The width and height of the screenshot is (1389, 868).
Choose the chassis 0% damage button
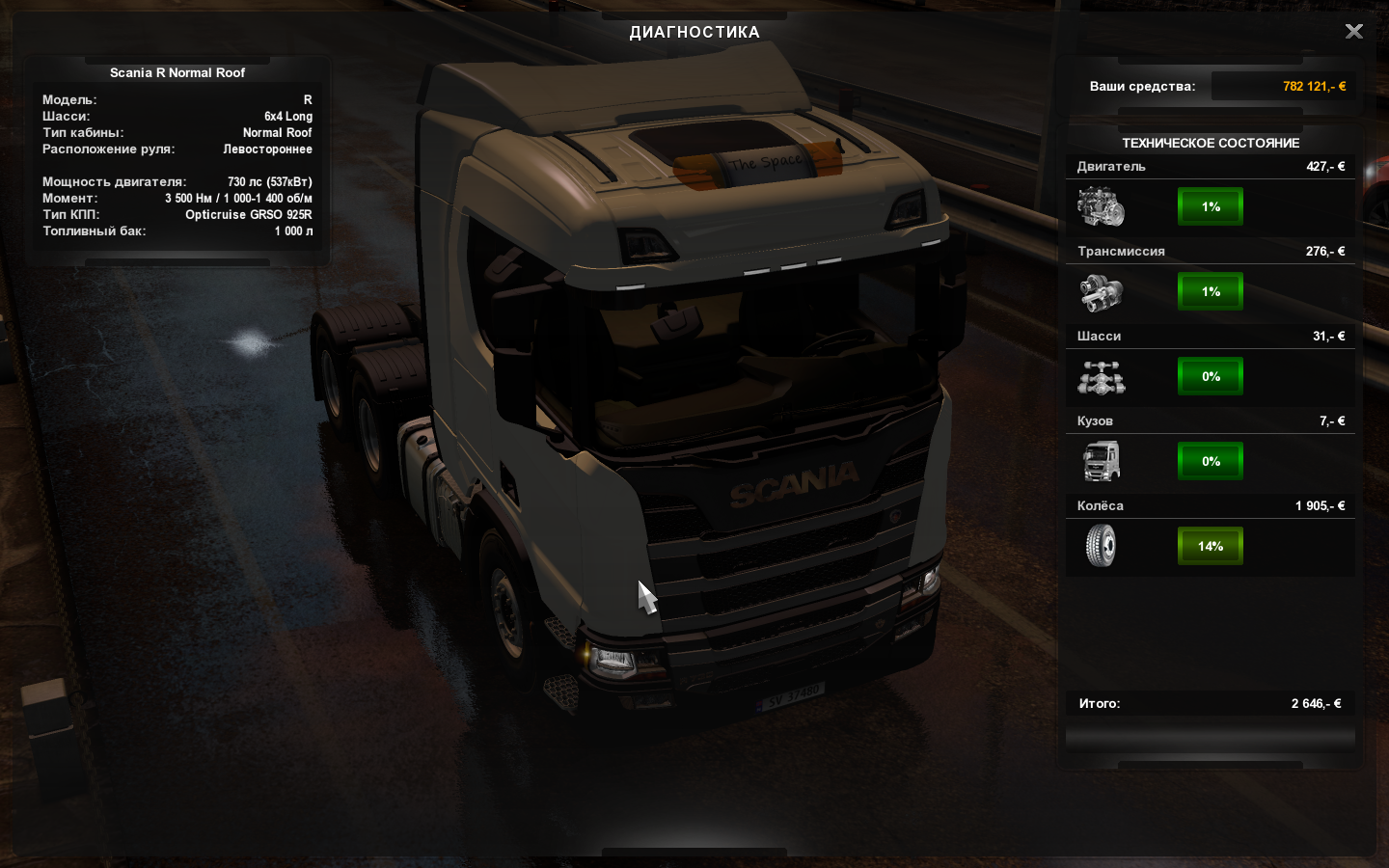1211,376
